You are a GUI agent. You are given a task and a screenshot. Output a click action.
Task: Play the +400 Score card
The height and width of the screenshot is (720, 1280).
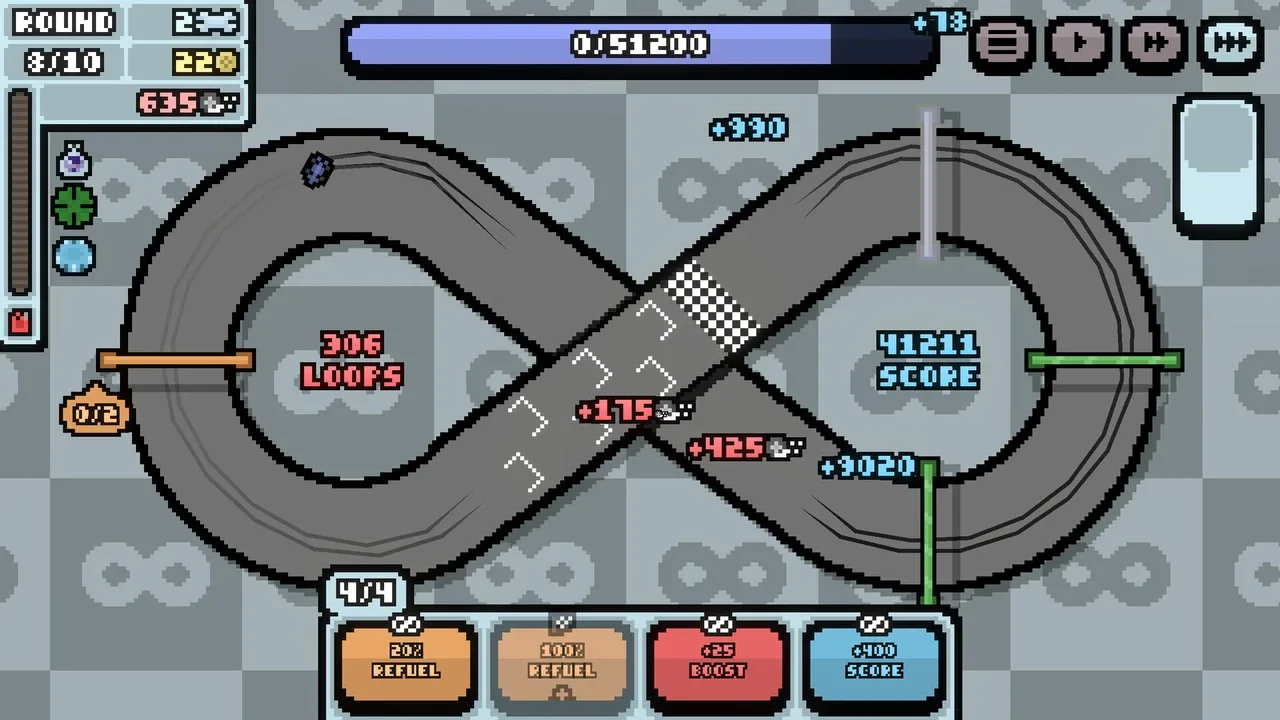coord(874,664)
